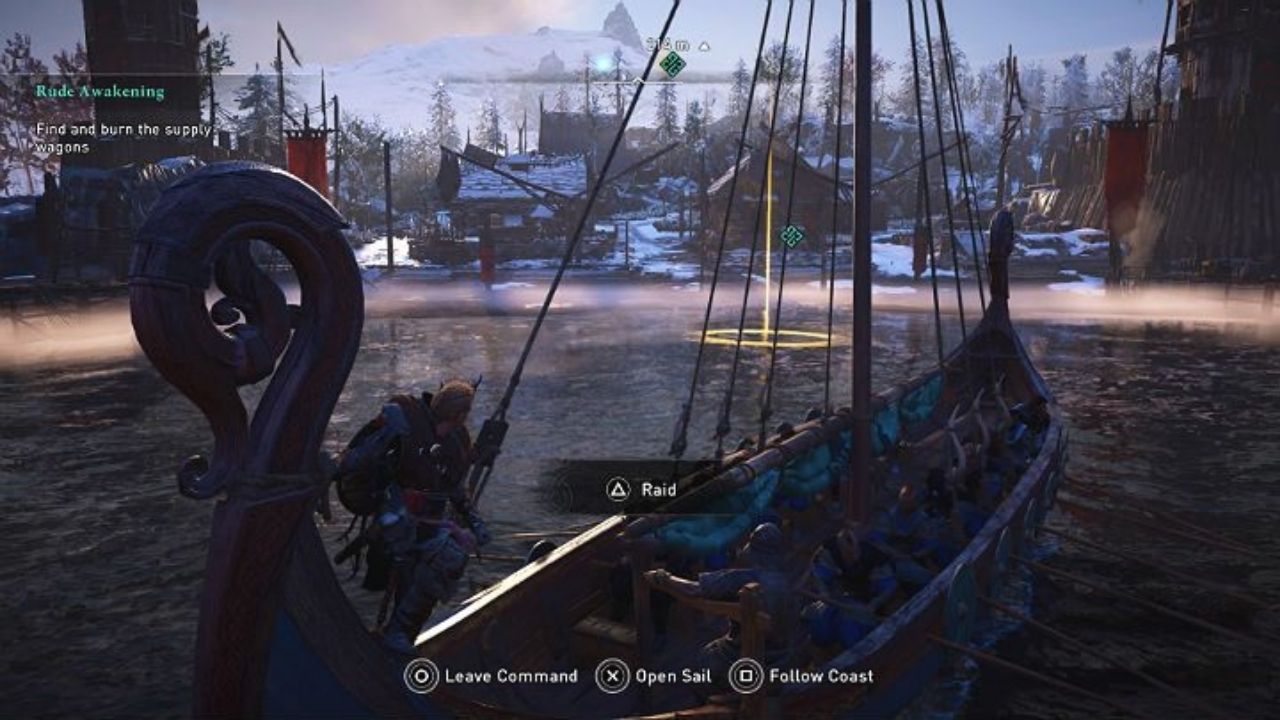The width and height of the screenshot is (1280, 720).
Task: Click the glowing blue sync point light on the compass
Action: [603, 63]
